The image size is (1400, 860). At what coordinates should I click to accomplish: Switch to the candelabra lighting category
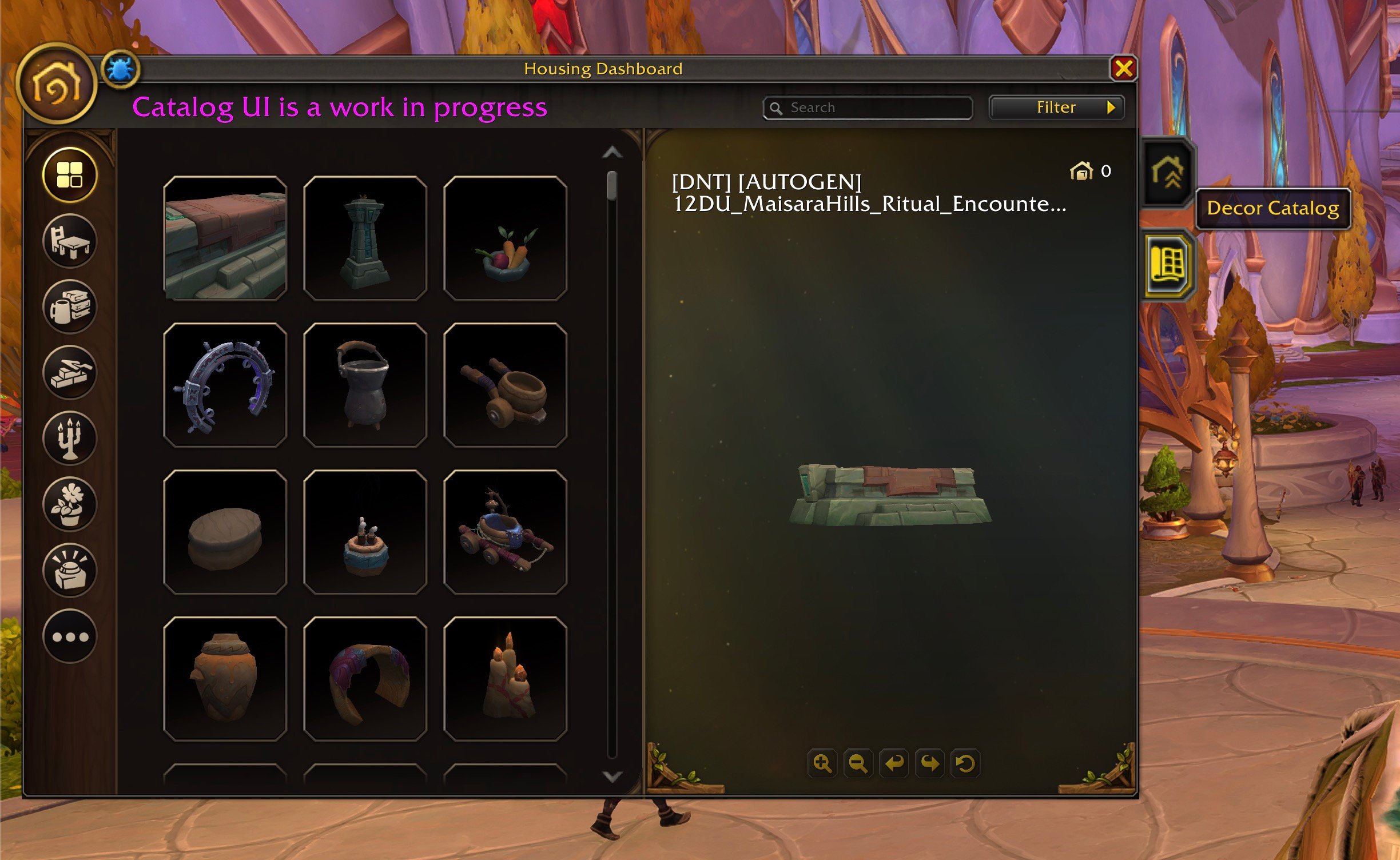click(70, 438)
